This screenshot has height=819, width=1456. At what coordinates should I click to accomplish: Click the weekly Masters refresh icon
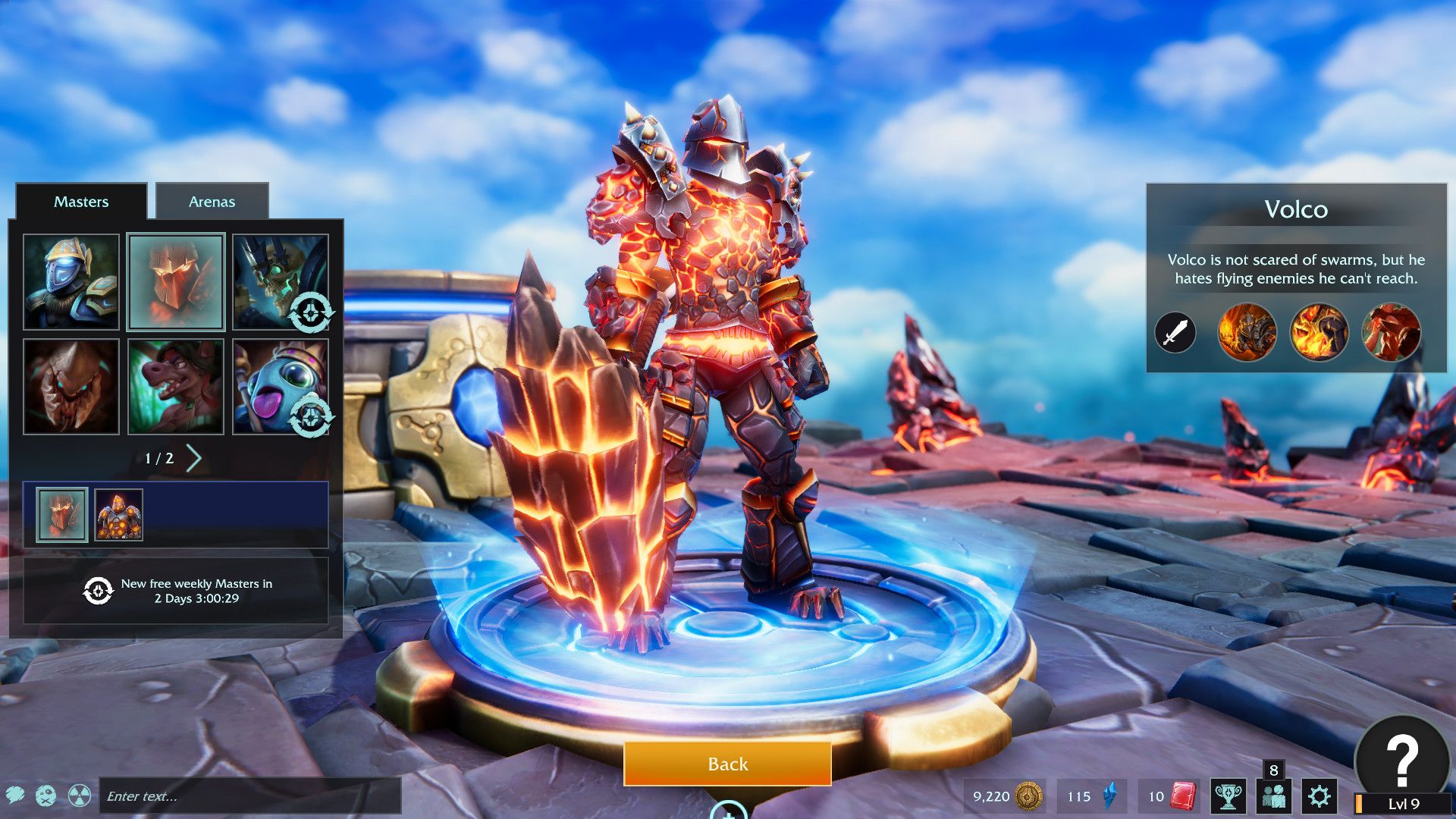tap(97, 591)
